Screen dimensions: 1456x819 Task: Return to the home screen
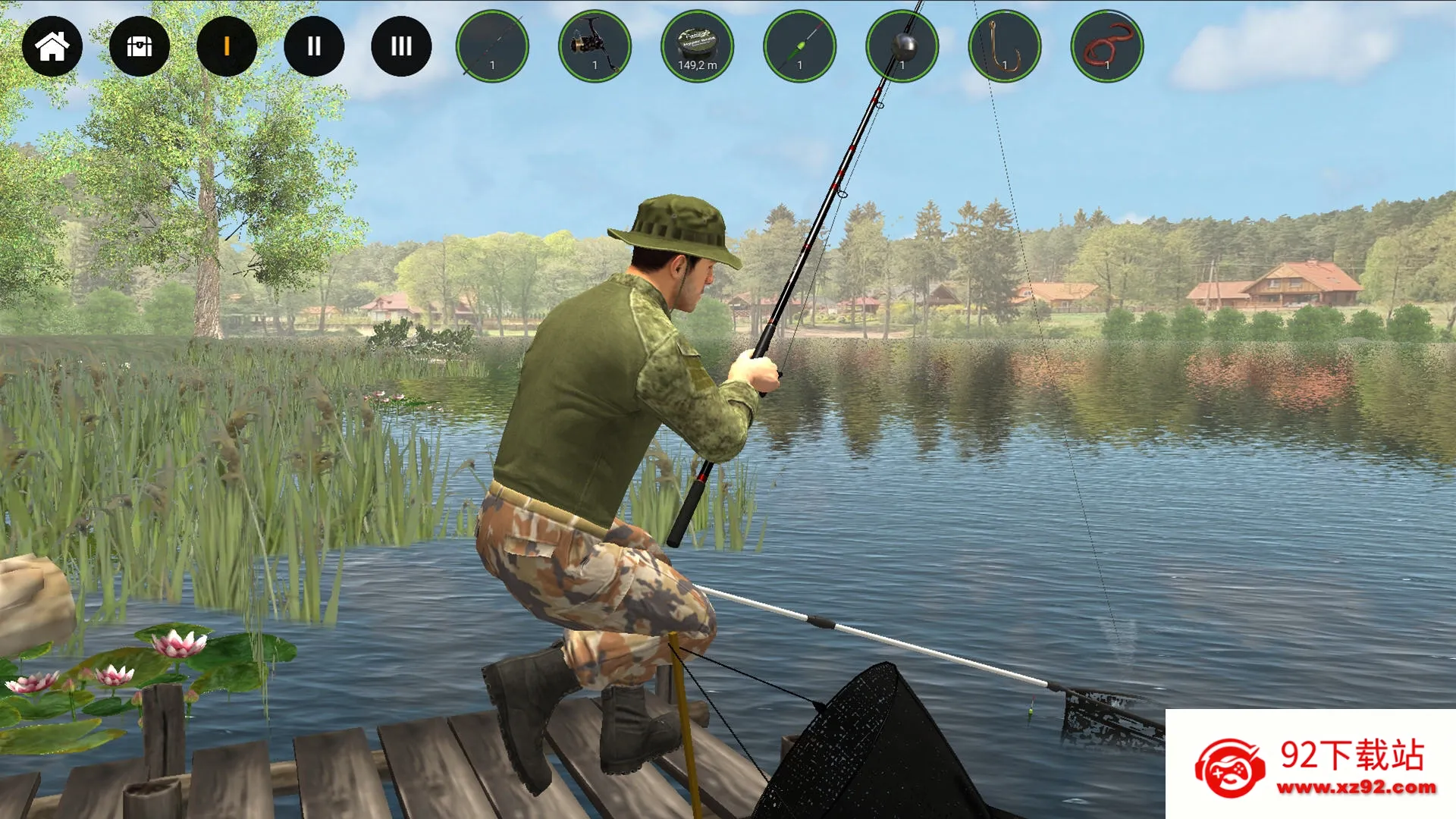(52, 46)
